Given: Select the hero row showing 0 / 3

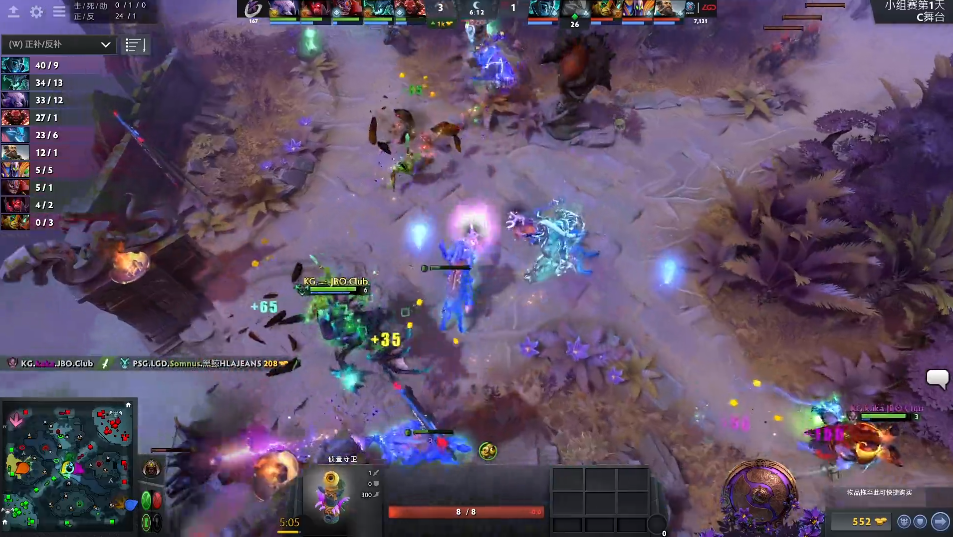Looking at the screenshot, I should [x=32, y=223].
